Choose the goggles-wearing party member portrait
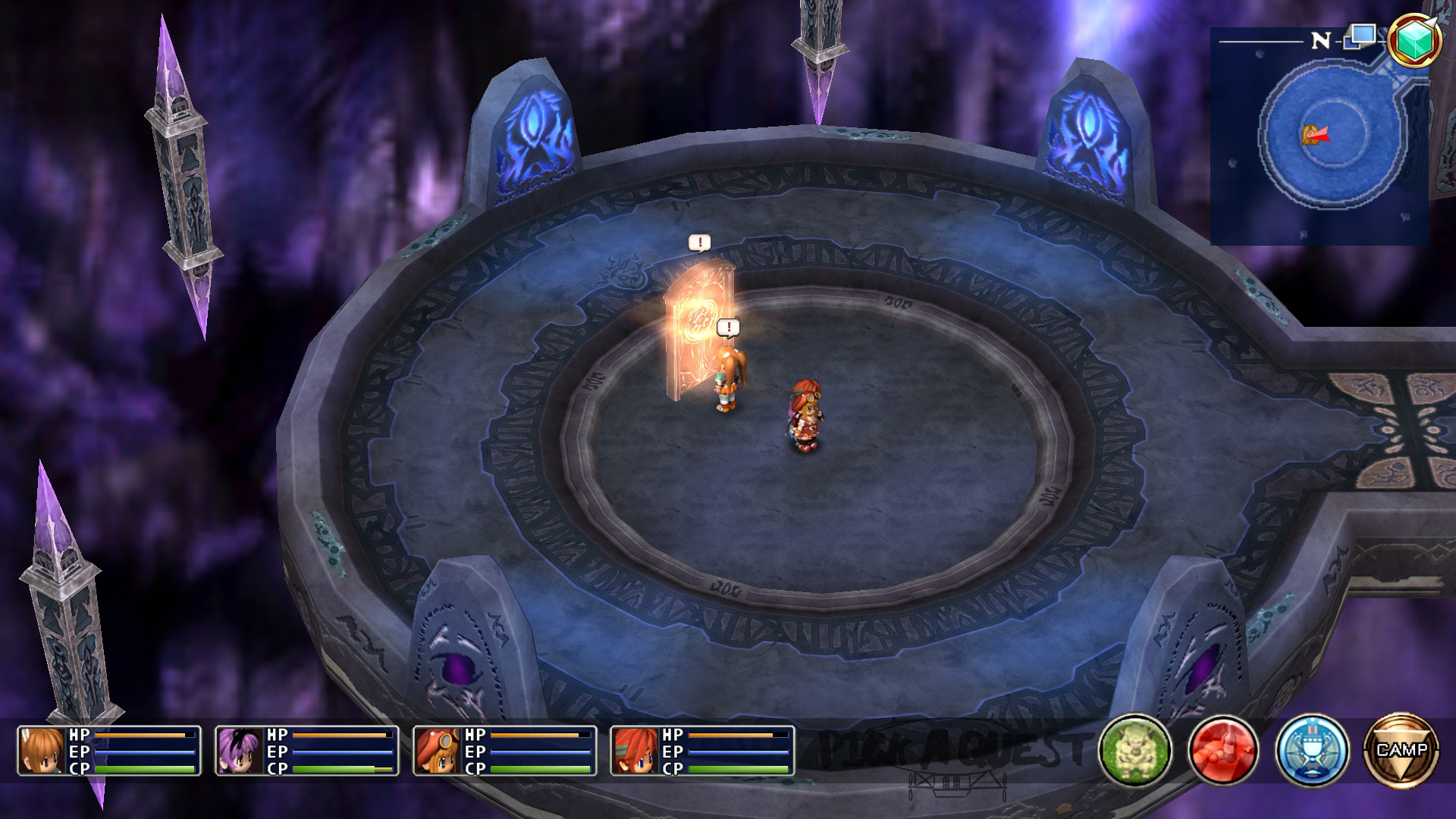 tap(438, 751)
